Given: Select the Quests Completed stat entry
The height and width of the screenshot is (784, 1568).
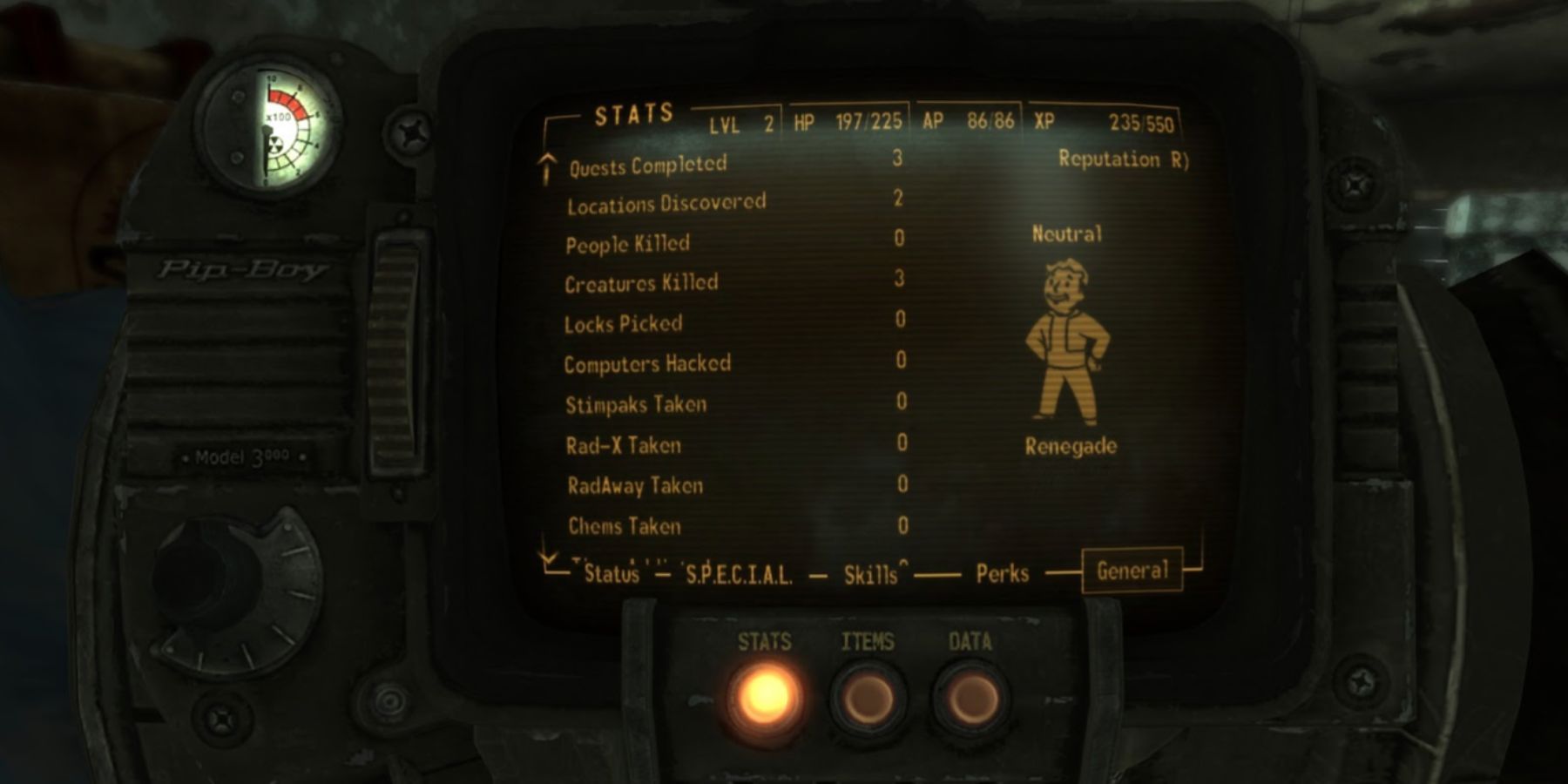Looking at the screenshot, I should click(x=649, y=163).
